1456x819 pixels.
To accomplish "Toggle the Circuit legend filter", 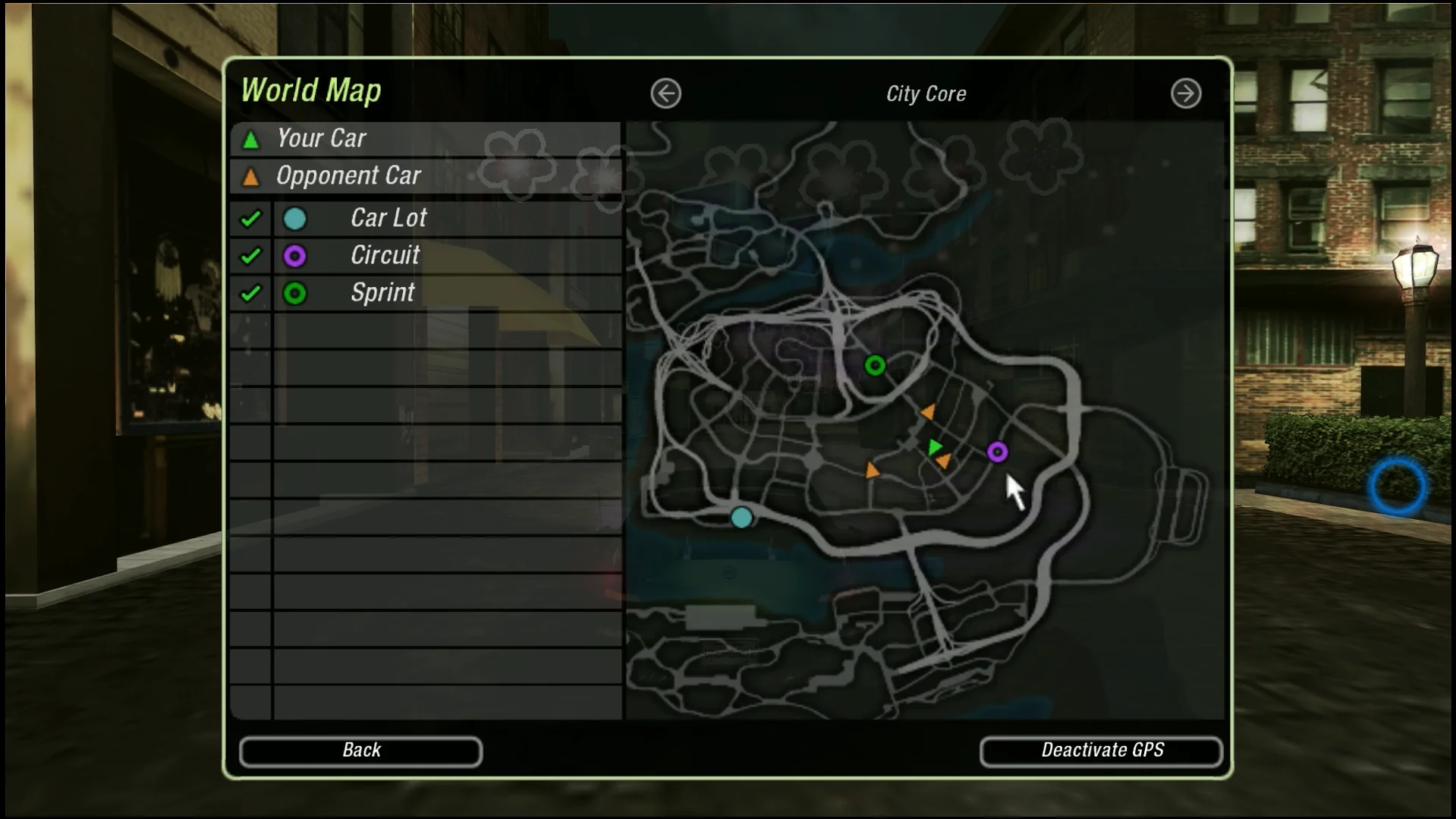I will tap(250, 256).
